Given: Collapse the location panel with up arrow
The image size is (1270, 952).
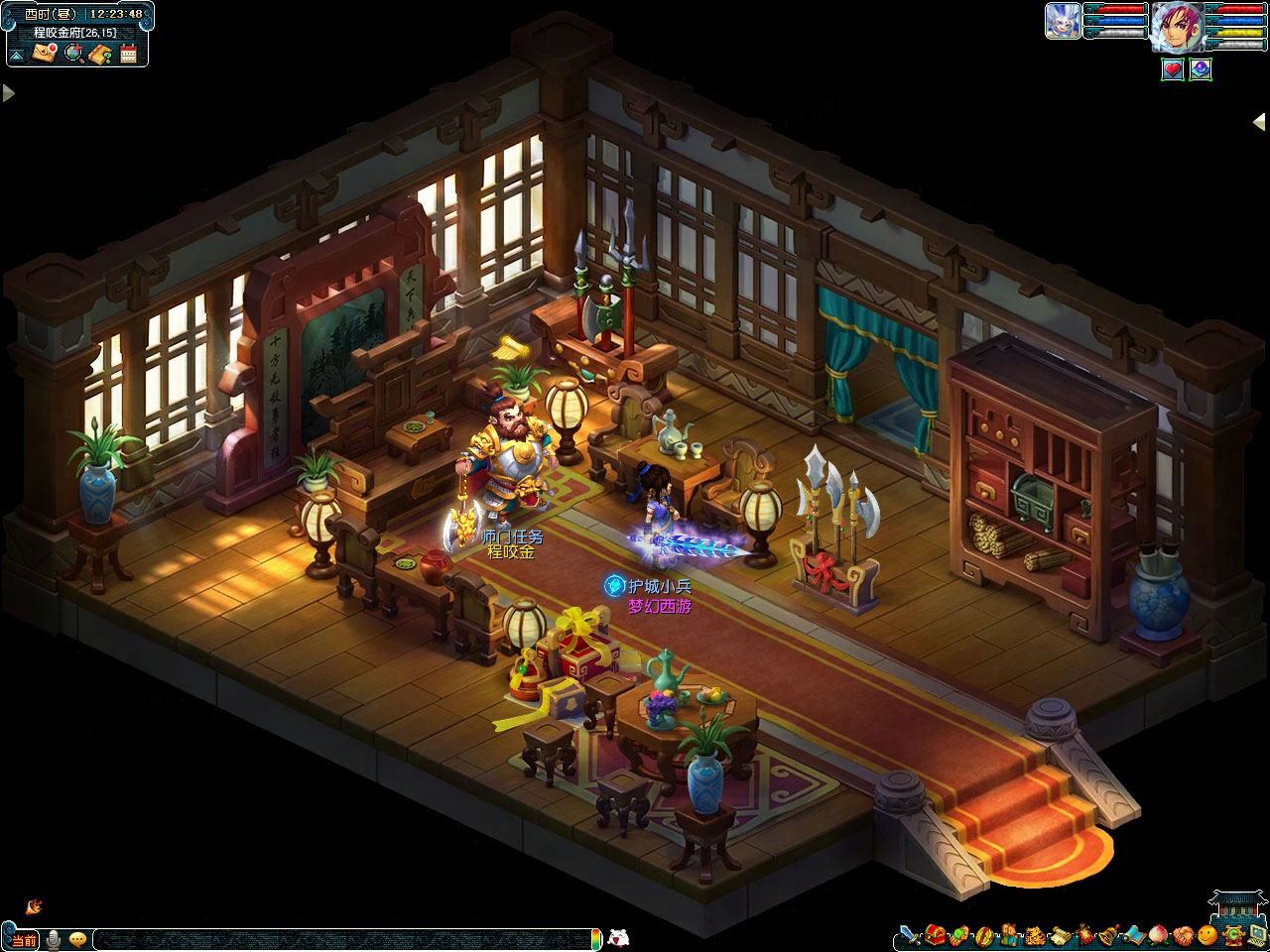Looking at the screenshot, I should coord(16,54).
